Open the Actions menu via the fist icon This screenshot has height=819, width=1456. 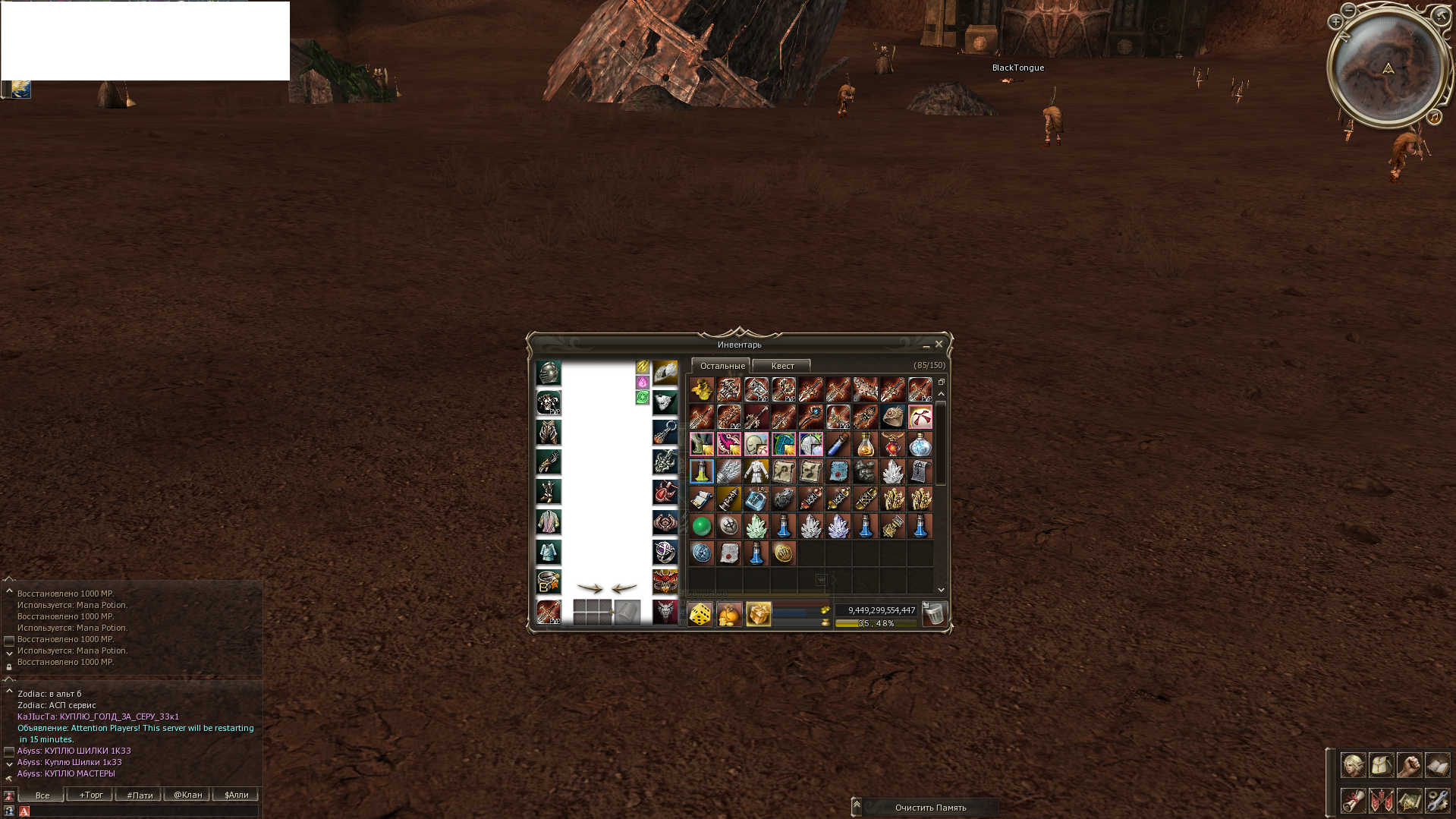click(1409, 764)
